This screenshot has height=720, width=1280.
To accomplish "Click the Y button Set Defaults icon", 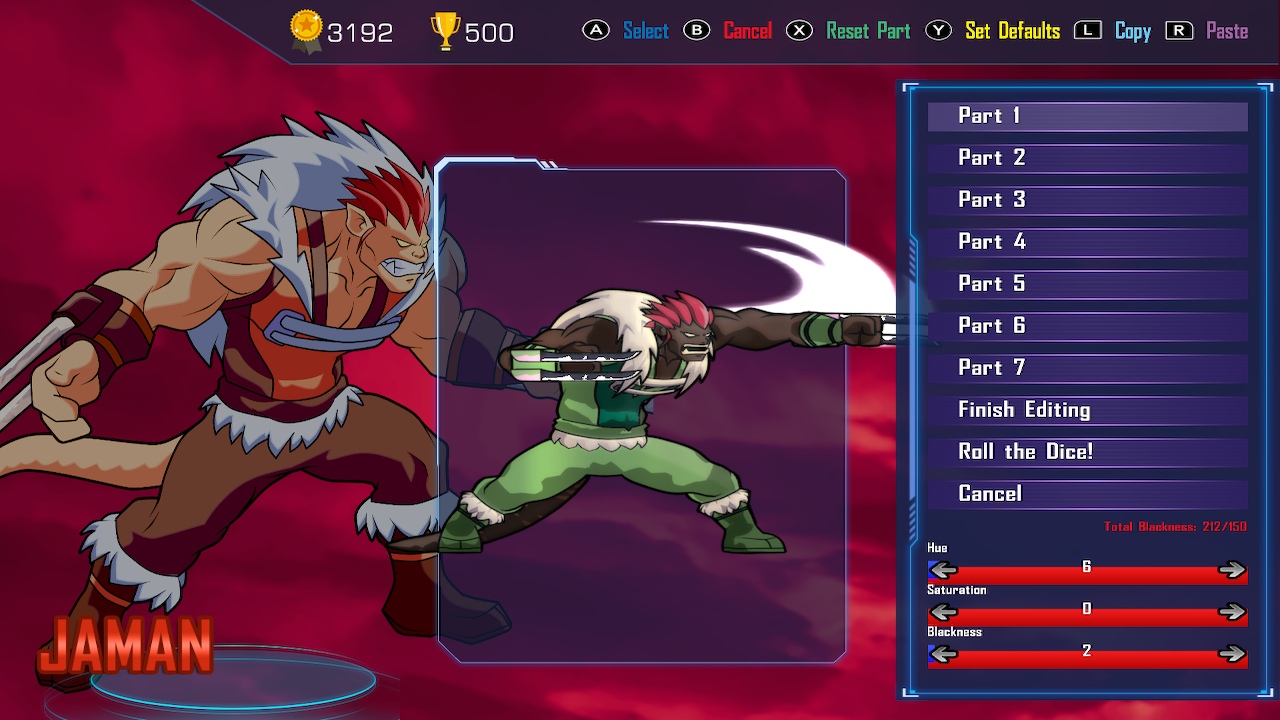I will 938,31.
